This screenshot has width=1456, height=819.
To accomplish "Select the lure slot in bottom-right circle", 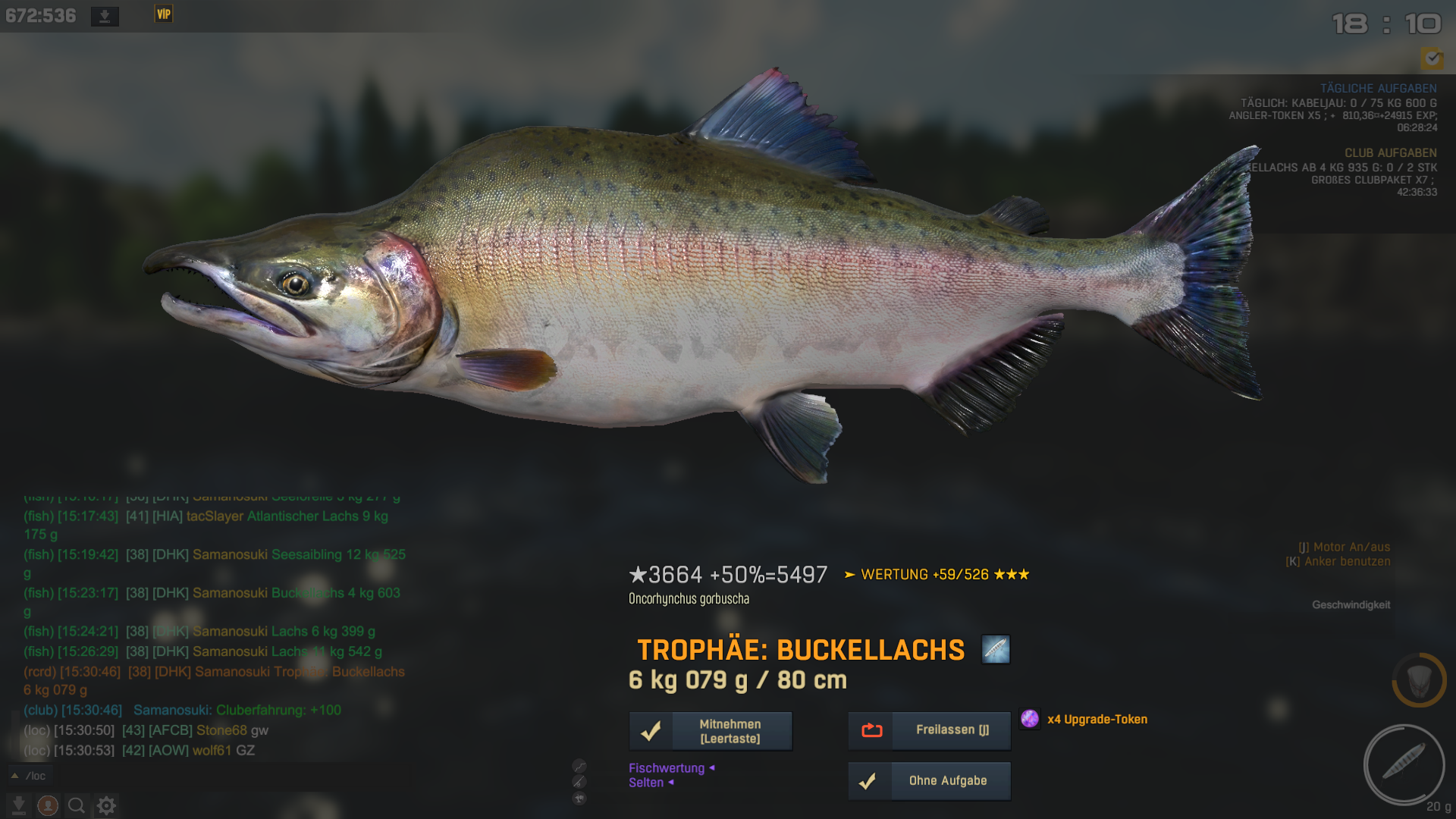I will (x=1404, y=764).
